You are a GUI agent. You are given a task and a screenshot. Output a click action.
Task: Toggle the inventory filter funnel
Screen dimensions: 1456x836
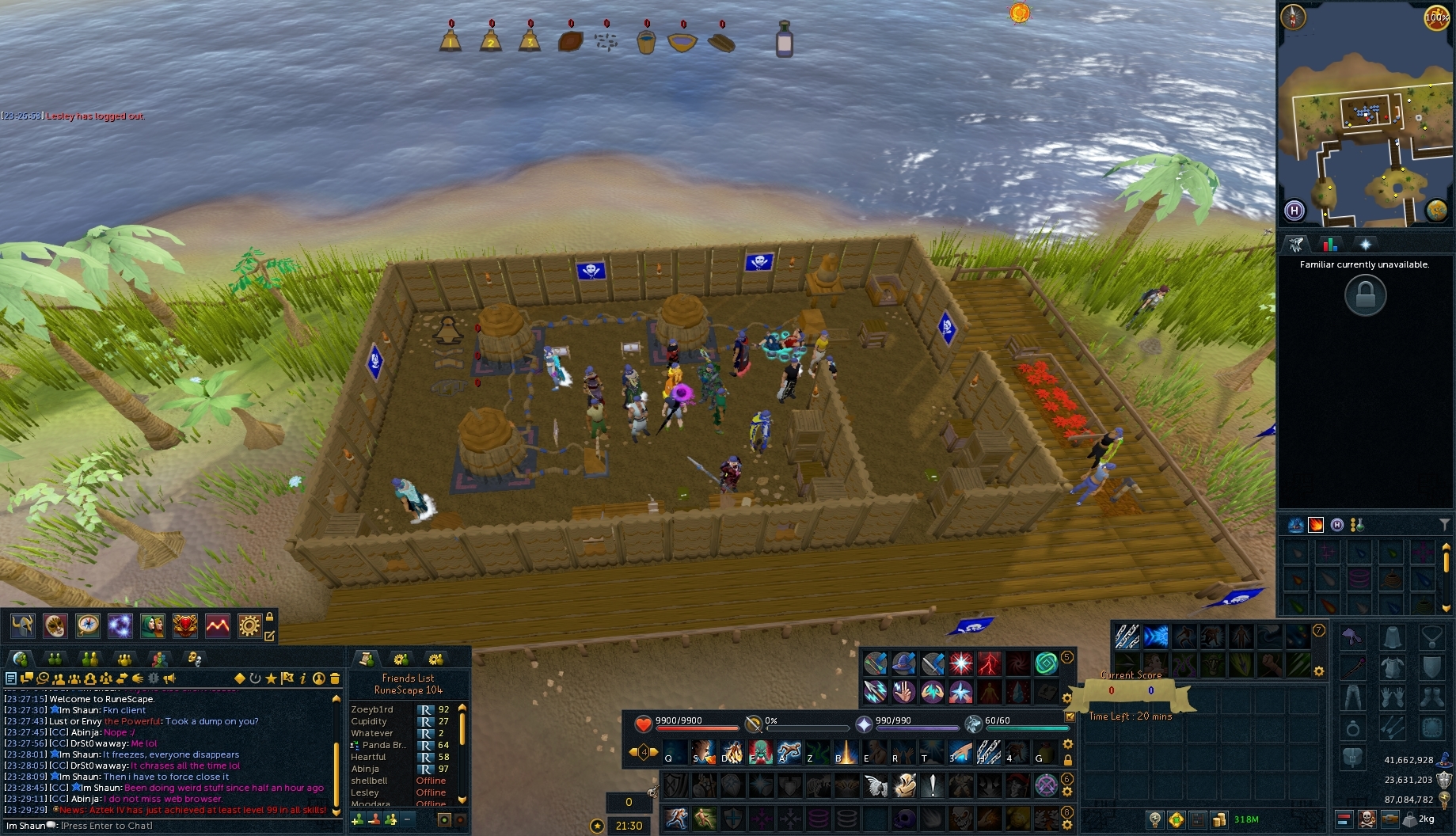click(1446, 522)
